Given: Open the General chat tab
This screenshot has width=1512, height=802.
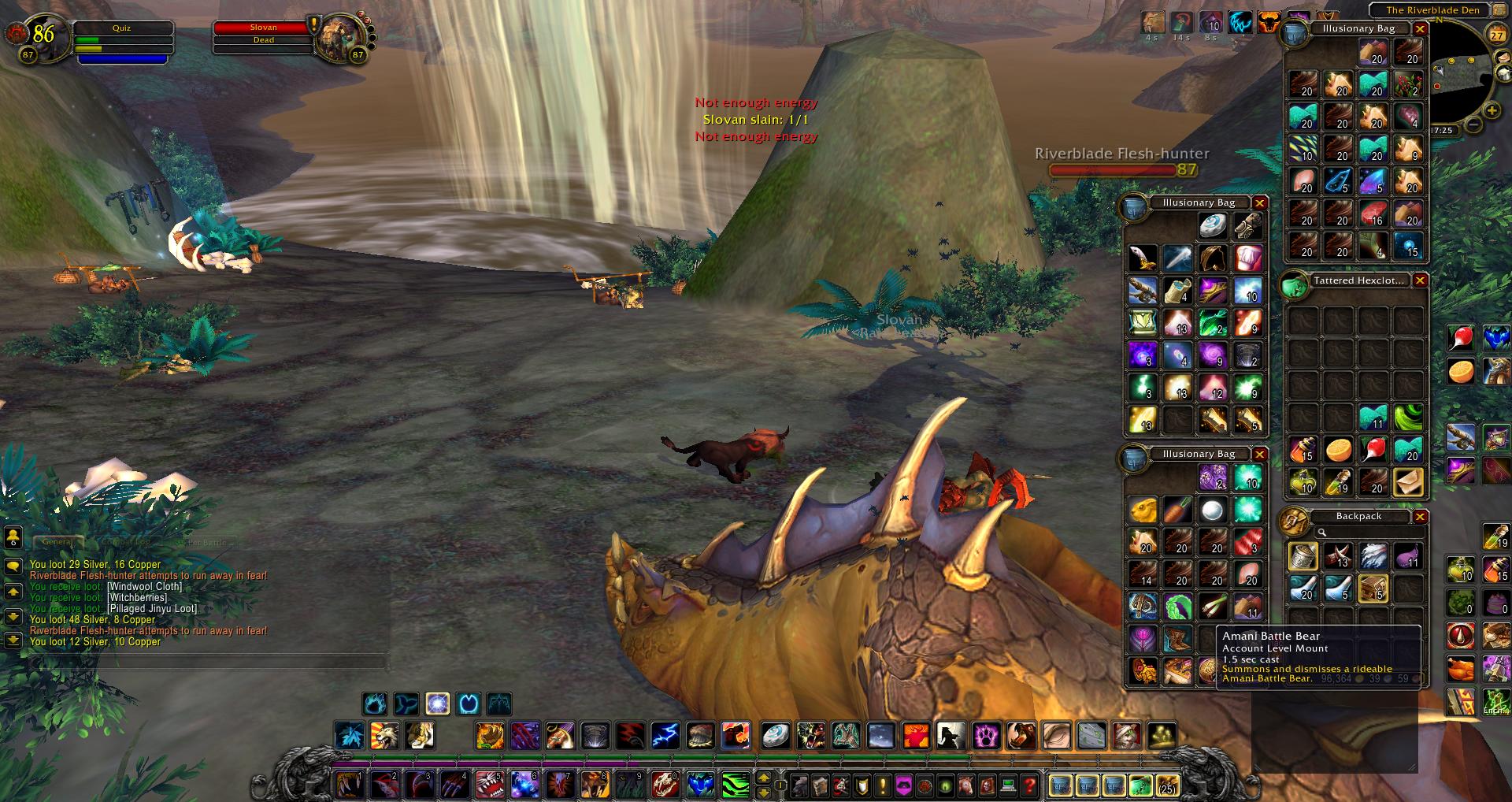Looking at the screenshot, I should click(57, 542).
